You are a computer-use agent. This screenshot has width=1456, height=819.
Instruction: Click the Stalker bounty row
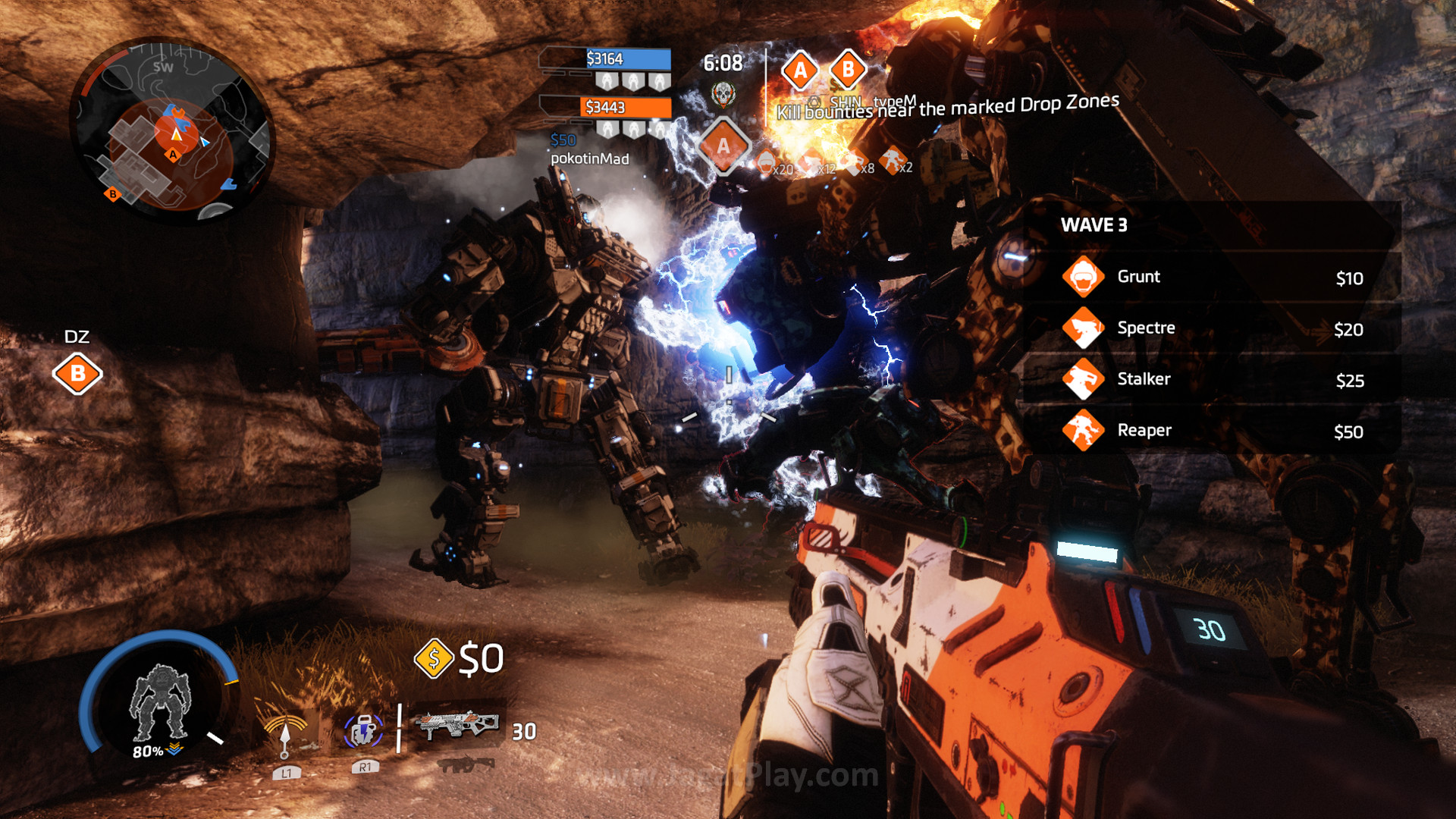1212,379
